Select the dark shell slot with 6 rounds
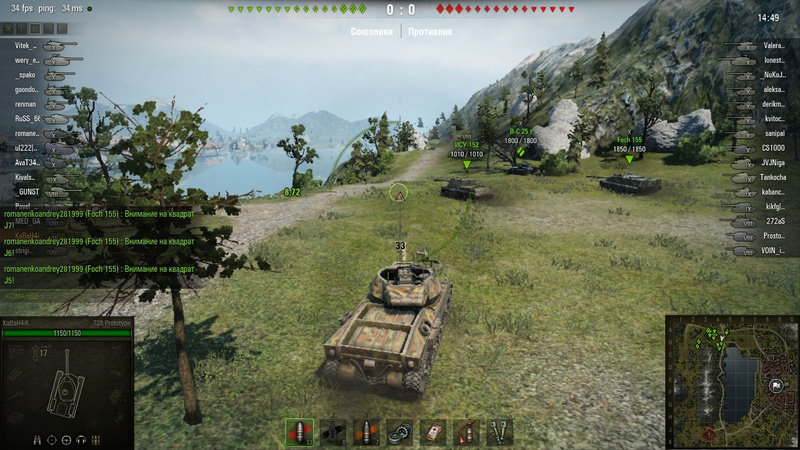The height and width of the screenshot is (450, 800). 332,431
